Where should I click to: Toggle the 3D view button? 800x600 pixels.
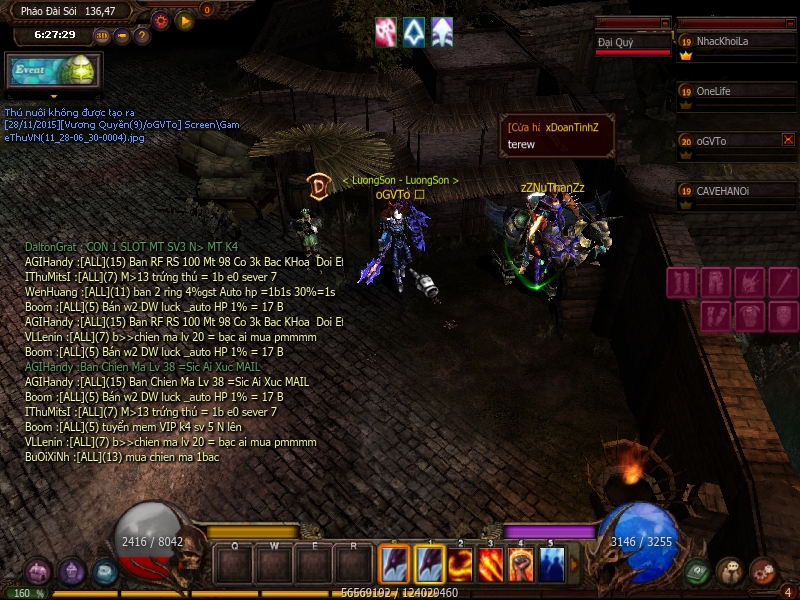tap(102, 36)
